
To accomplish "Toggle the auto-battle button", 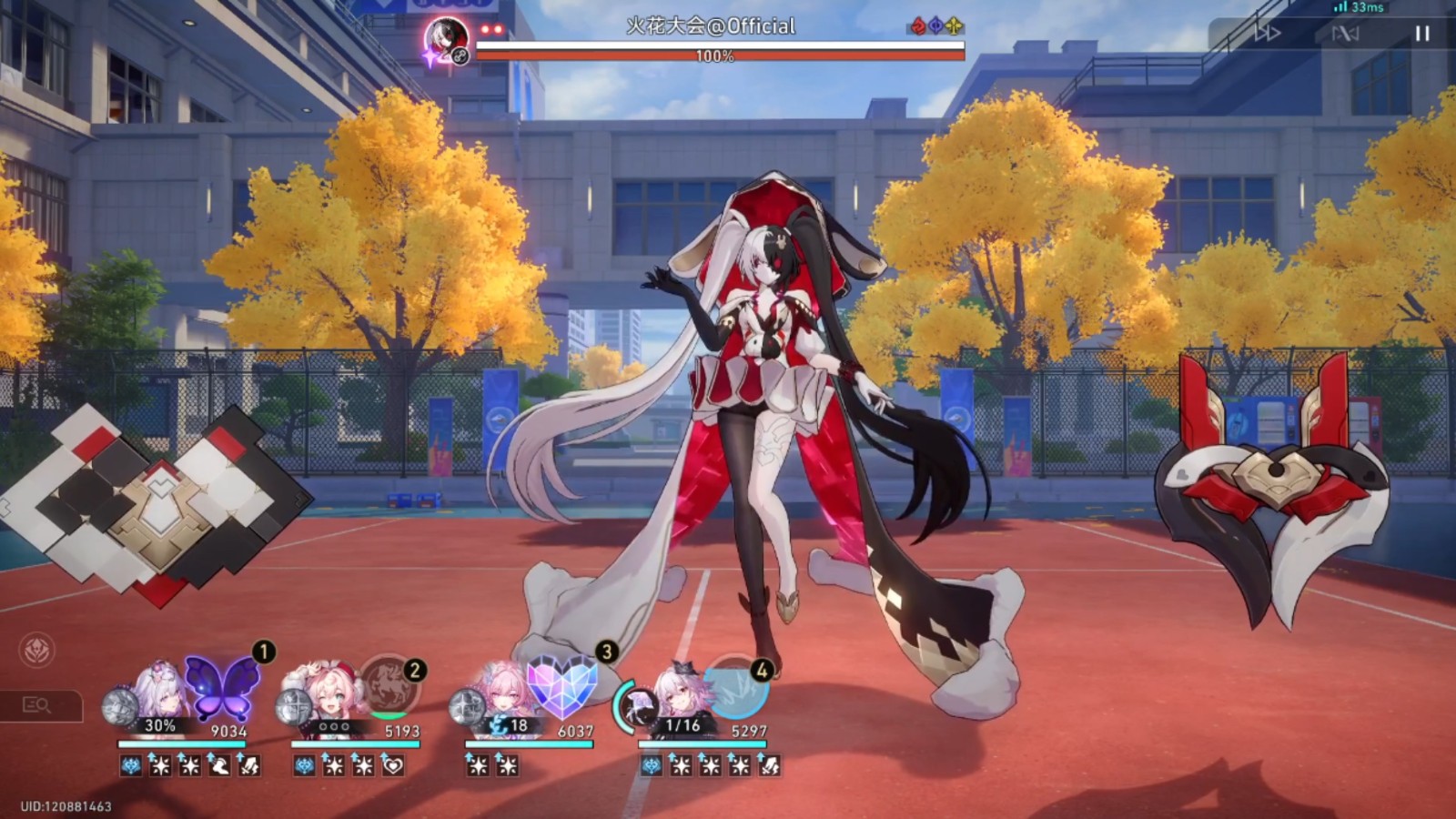I will pyautogui.click(x=1345, y=34).
